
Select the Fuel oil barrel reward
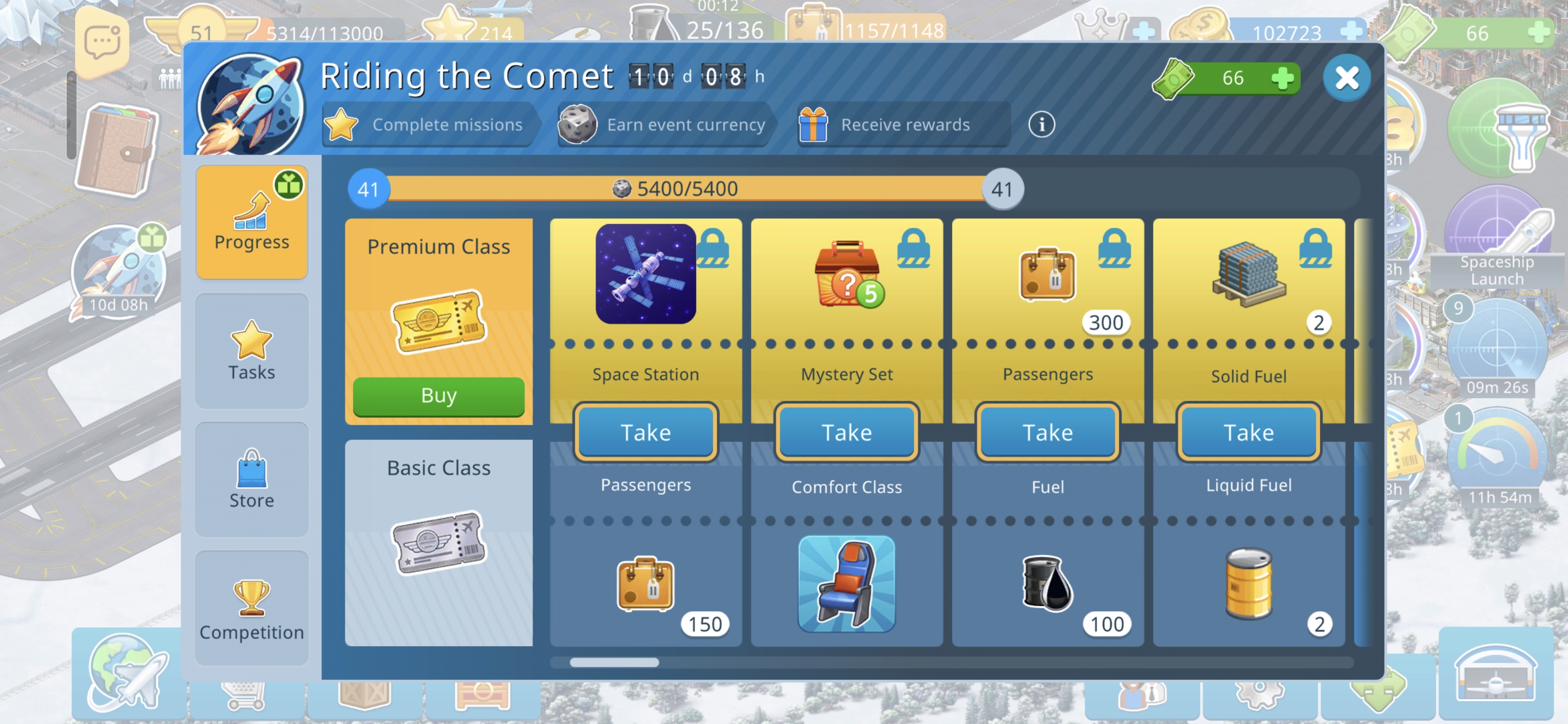coord(1047,583)
